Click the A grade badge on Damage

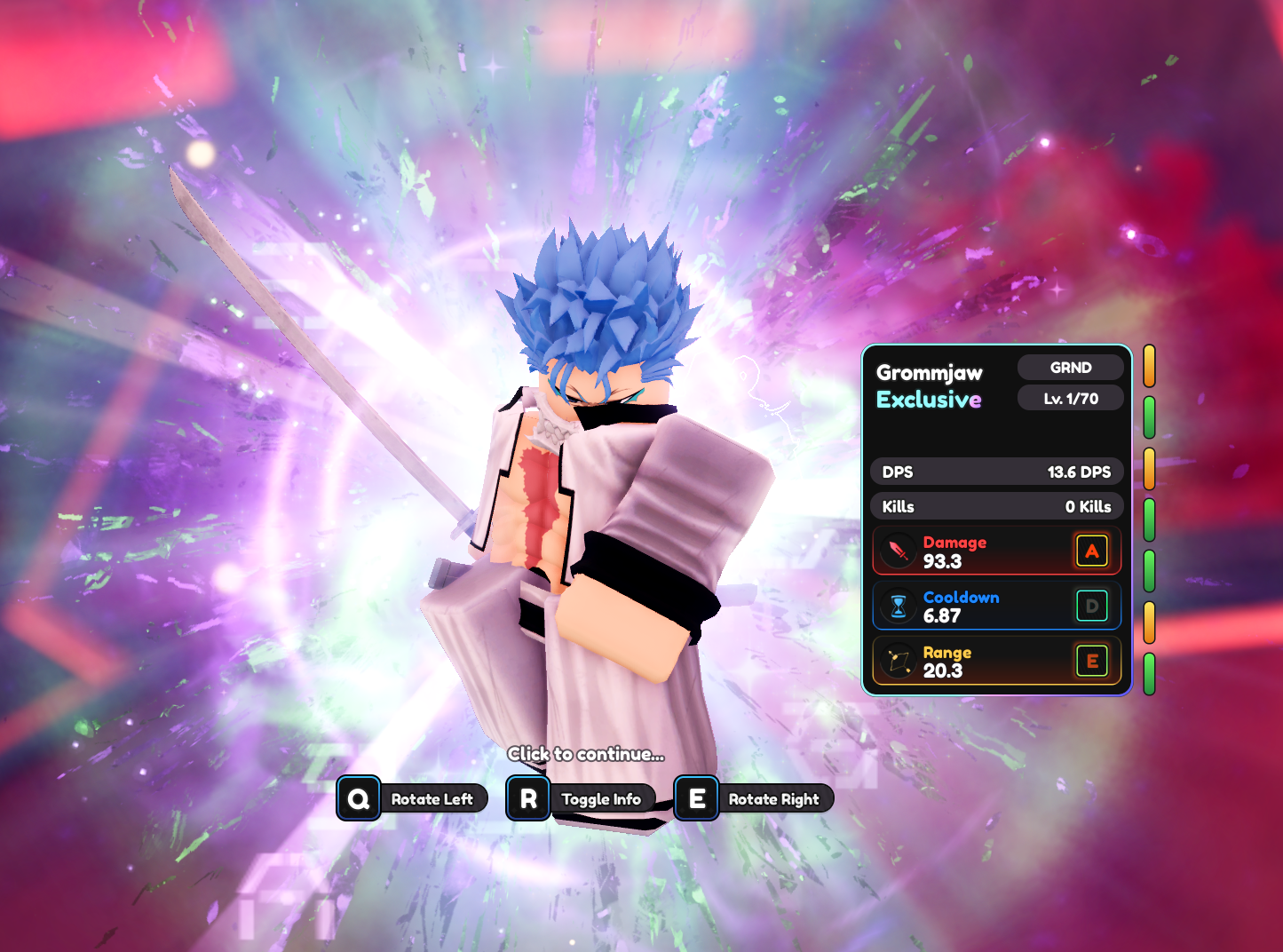pyautogui.click(x=1091, y=551)
